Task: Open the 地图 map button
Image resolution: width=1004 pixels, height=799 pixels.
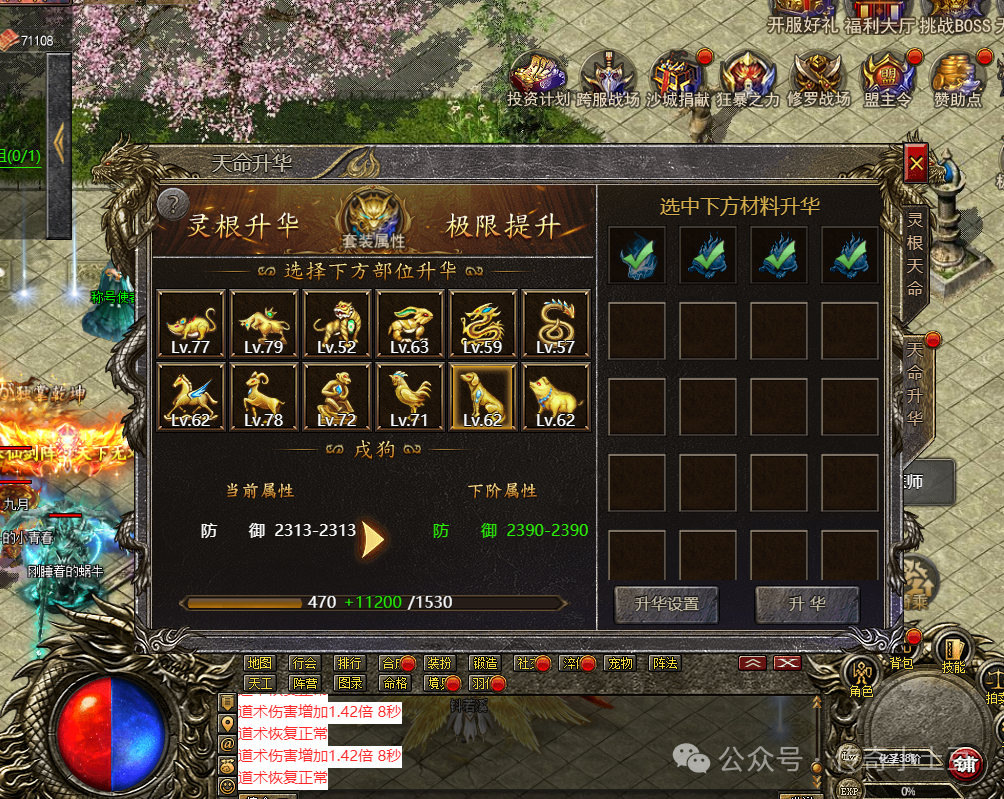Action: [x=259, y=663]
